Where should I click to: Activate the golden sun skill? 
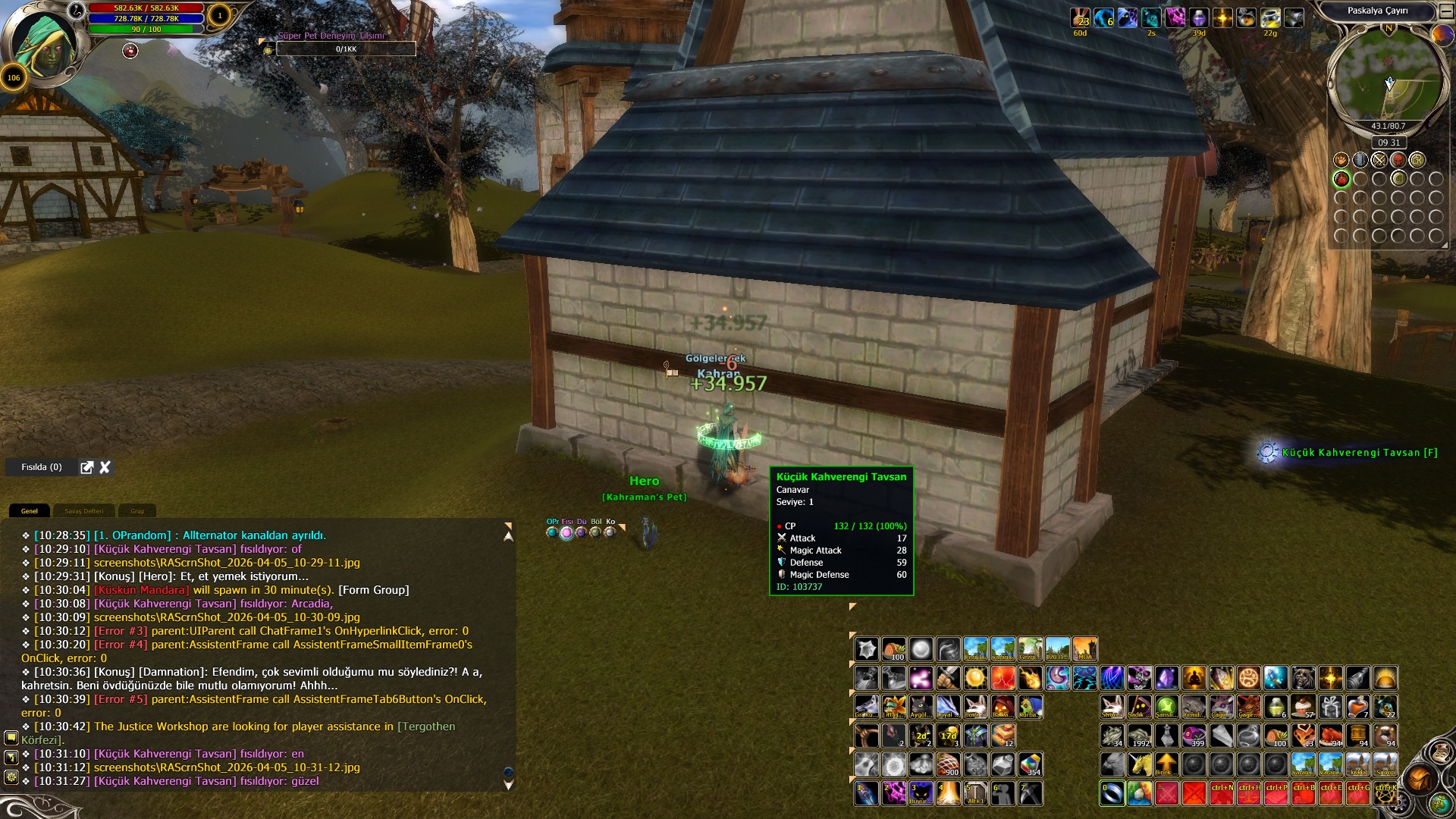[x=975, y=677]
